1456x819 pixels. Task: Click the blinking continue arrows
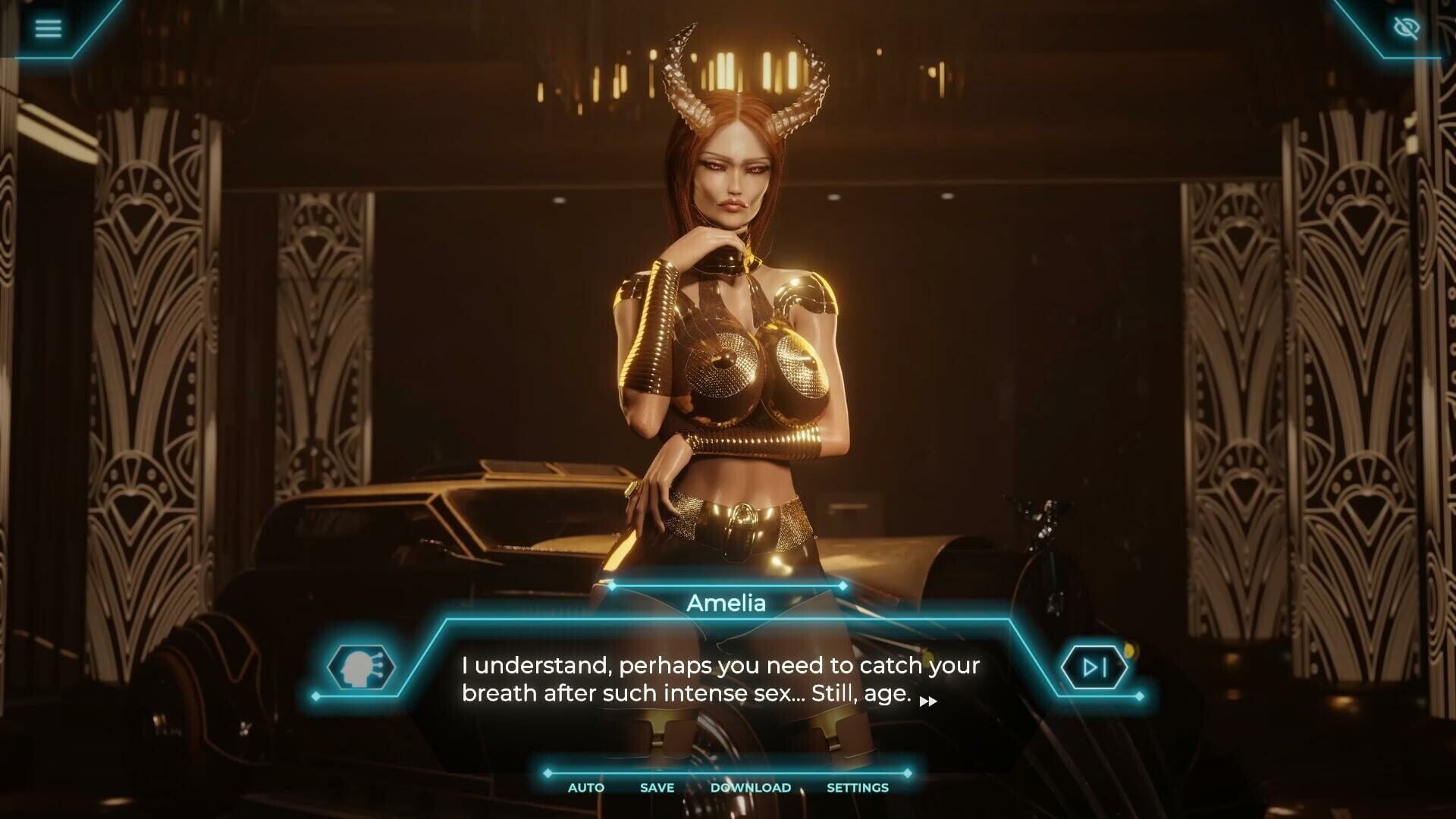[928, 701]
